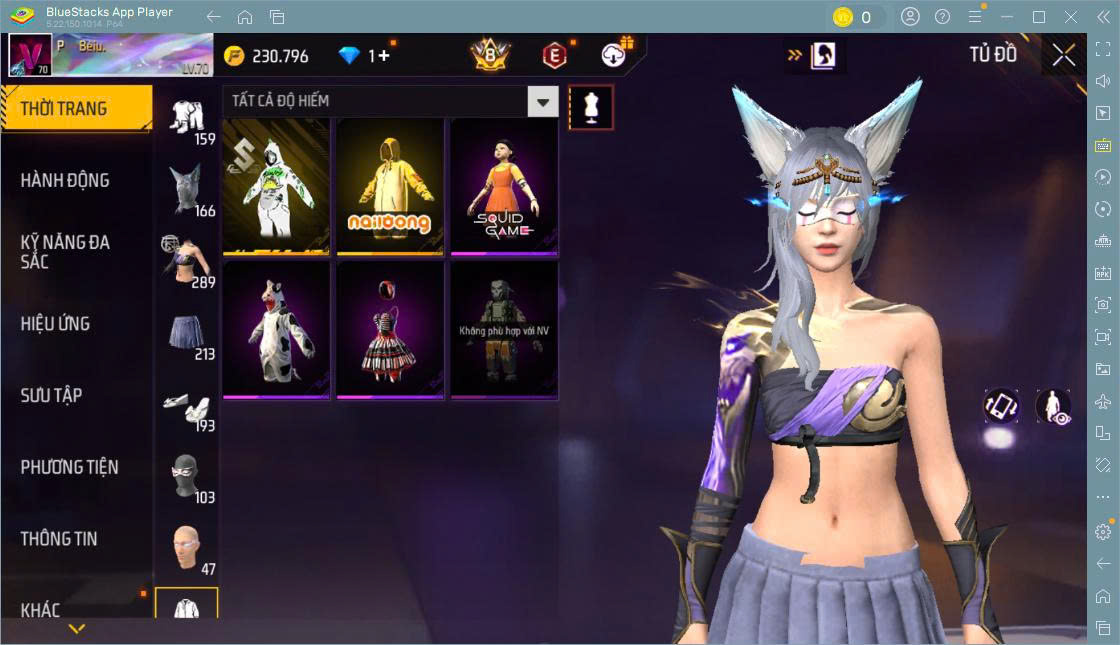Screen dimensions: 1120x645
Task: Choose the white graffiti hoodie outfit
Action: click(x=276, y=186)
